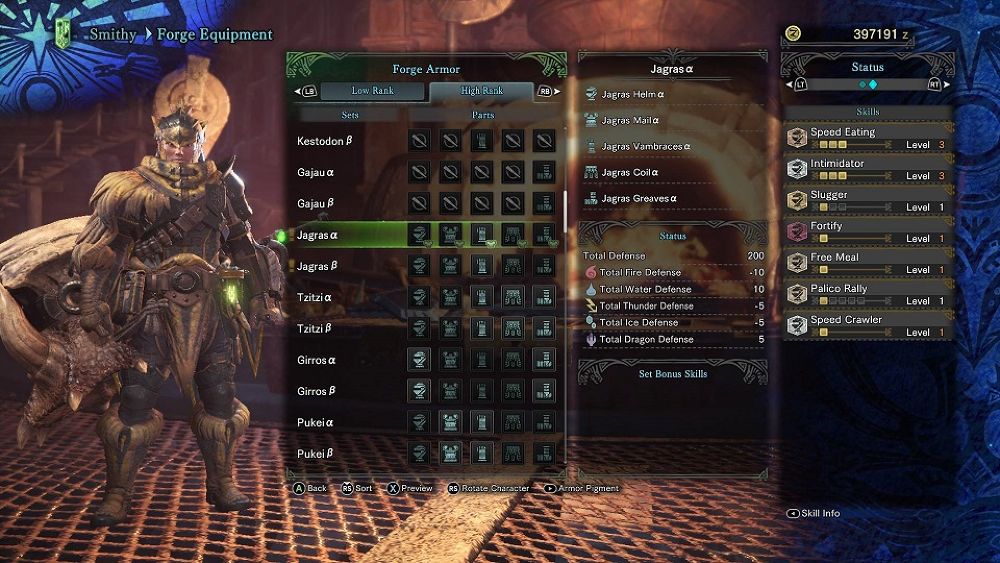Image resolution: width=1000 pixels, height=563 pixels.
Task: Choose the Jagras β set row
Action: [x=318, y=267]
